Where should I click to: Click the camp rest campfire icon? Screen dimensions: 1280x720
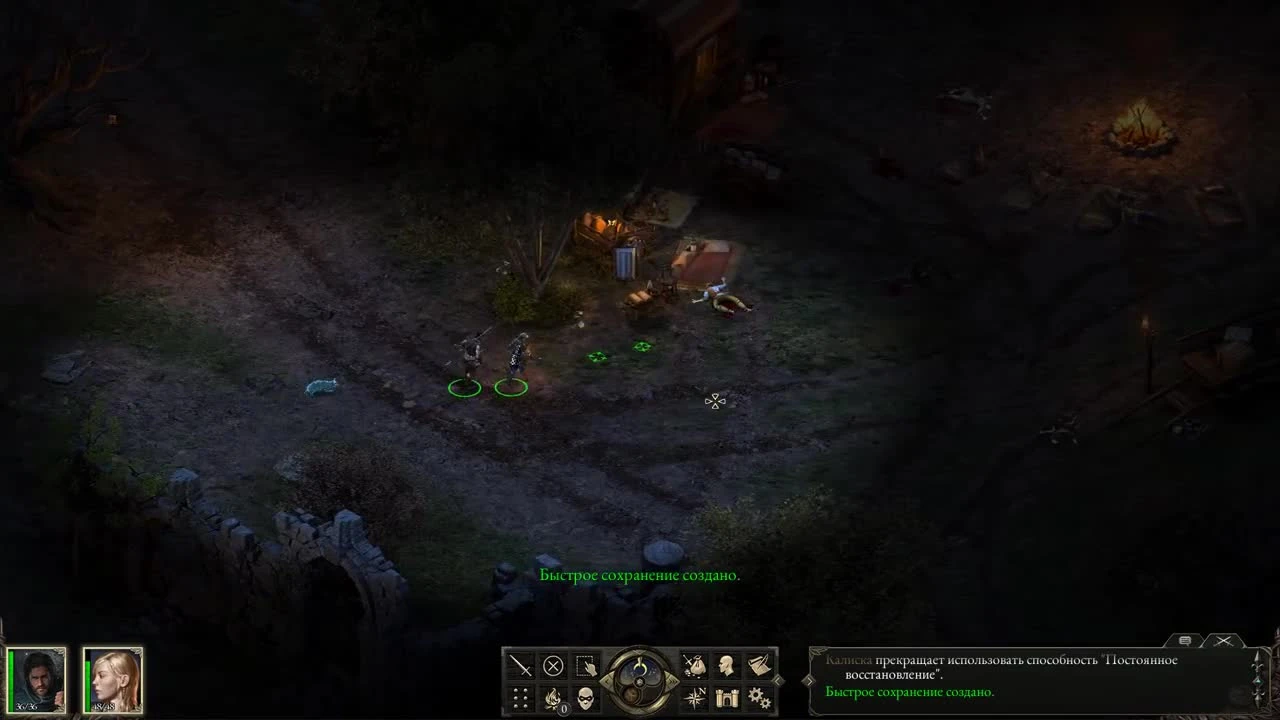tap(551, 697)
